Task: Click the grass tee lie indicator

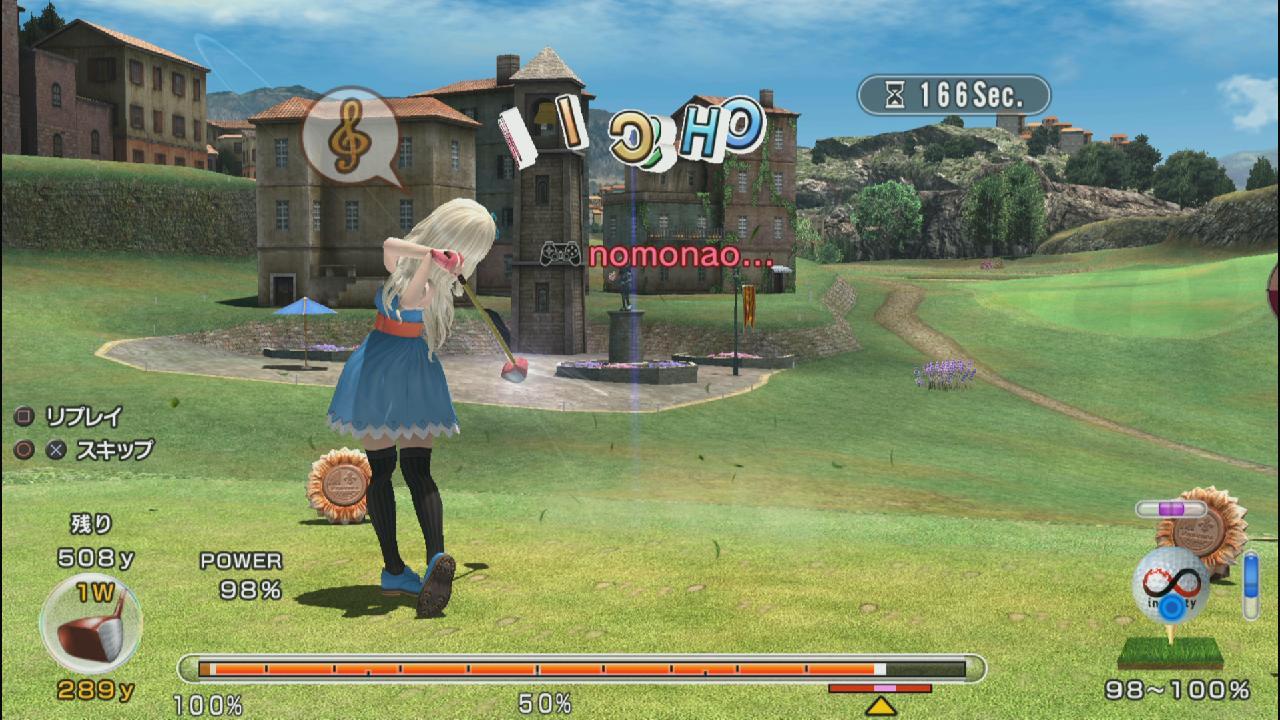Action: tap(1170, 653)
